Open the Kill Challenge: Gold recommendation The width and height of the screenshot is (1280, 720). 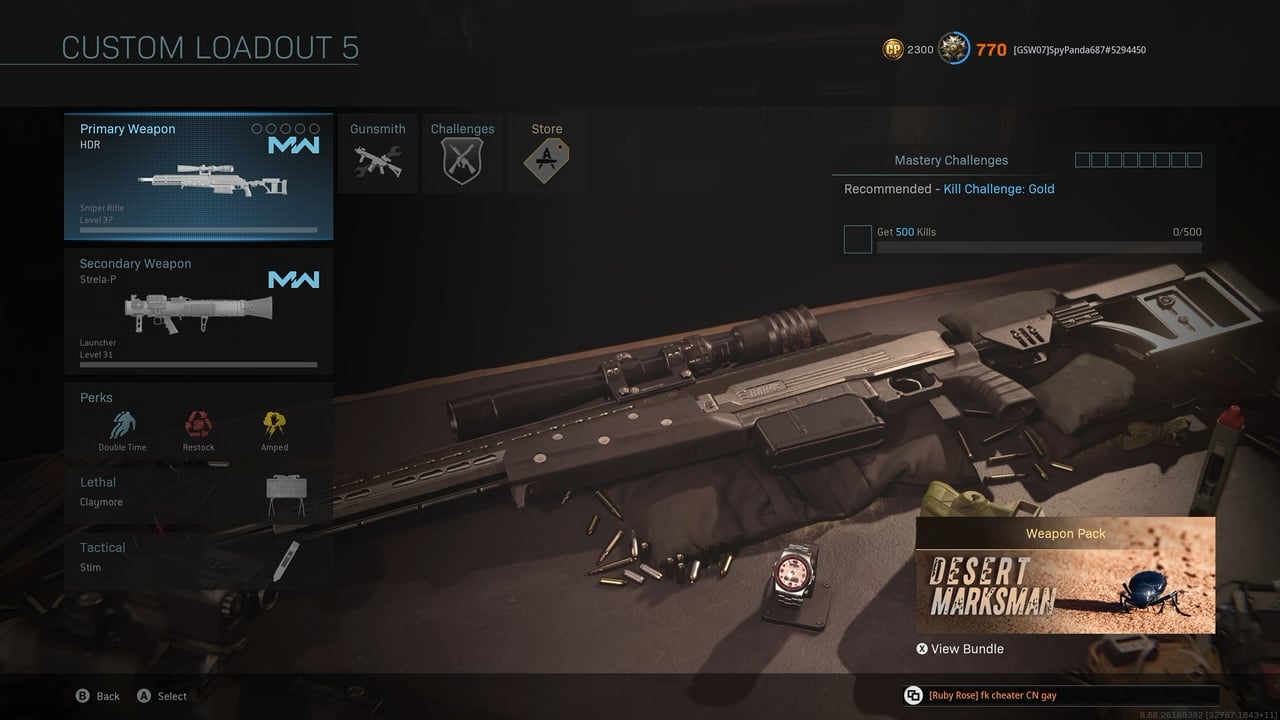pyautogui.click(x=998, y=189)
